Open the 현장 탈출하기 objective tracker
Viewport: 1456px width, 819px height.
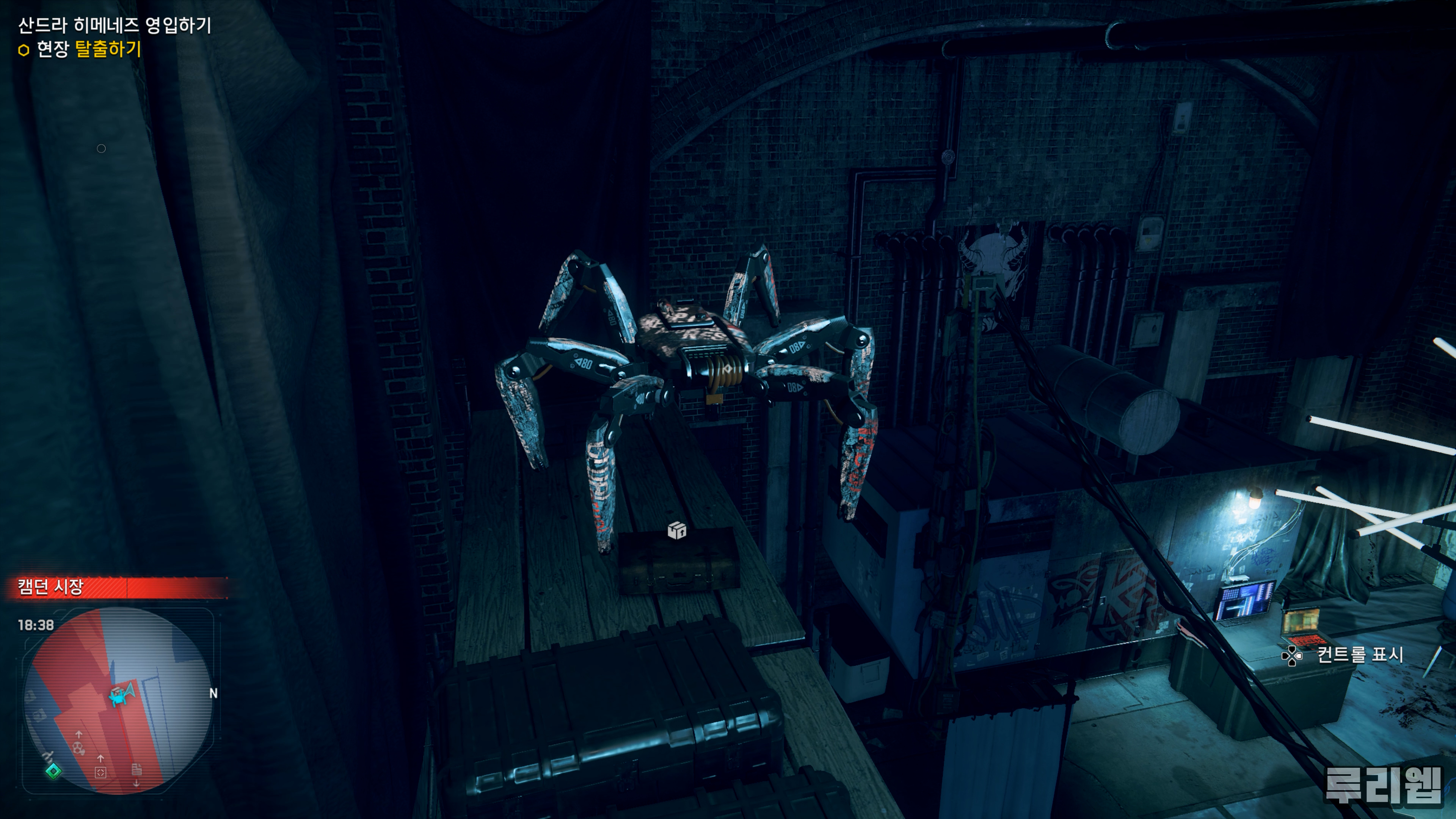pyautogui.click(x=88, y=49)
